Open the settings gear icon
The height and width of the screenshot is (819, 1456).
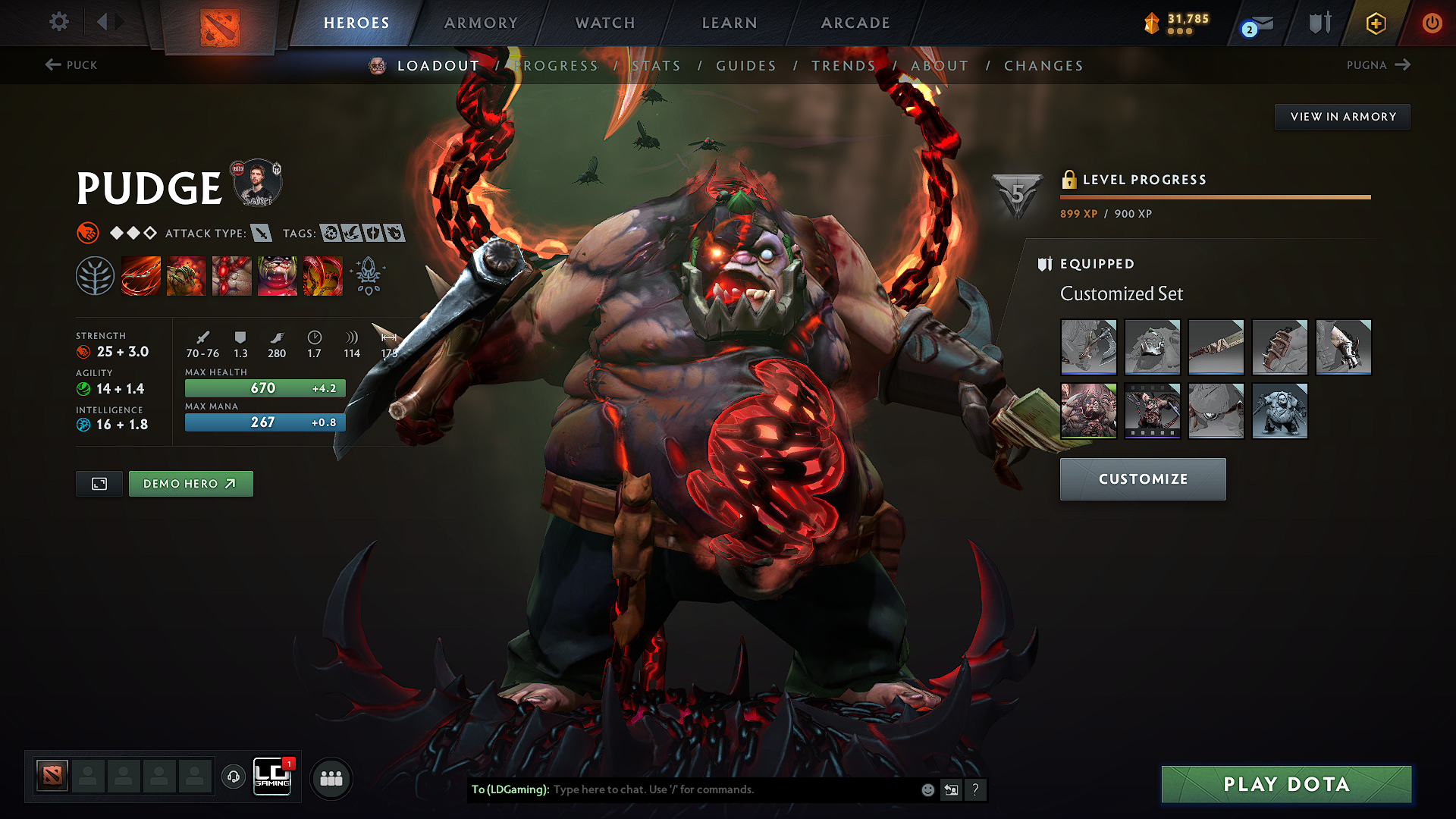click(58, 22)
